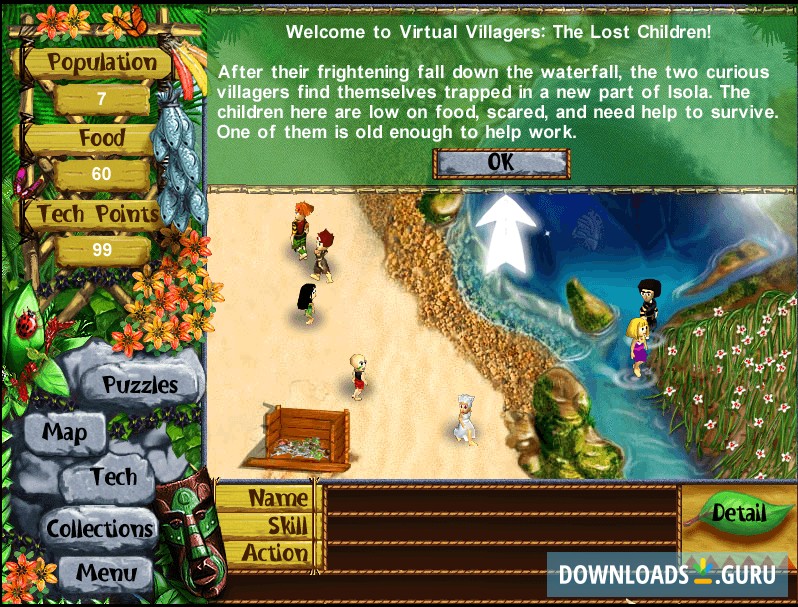Screen dimensions: 798x607
Task: View the Collections screen
Action: [100, 527]
